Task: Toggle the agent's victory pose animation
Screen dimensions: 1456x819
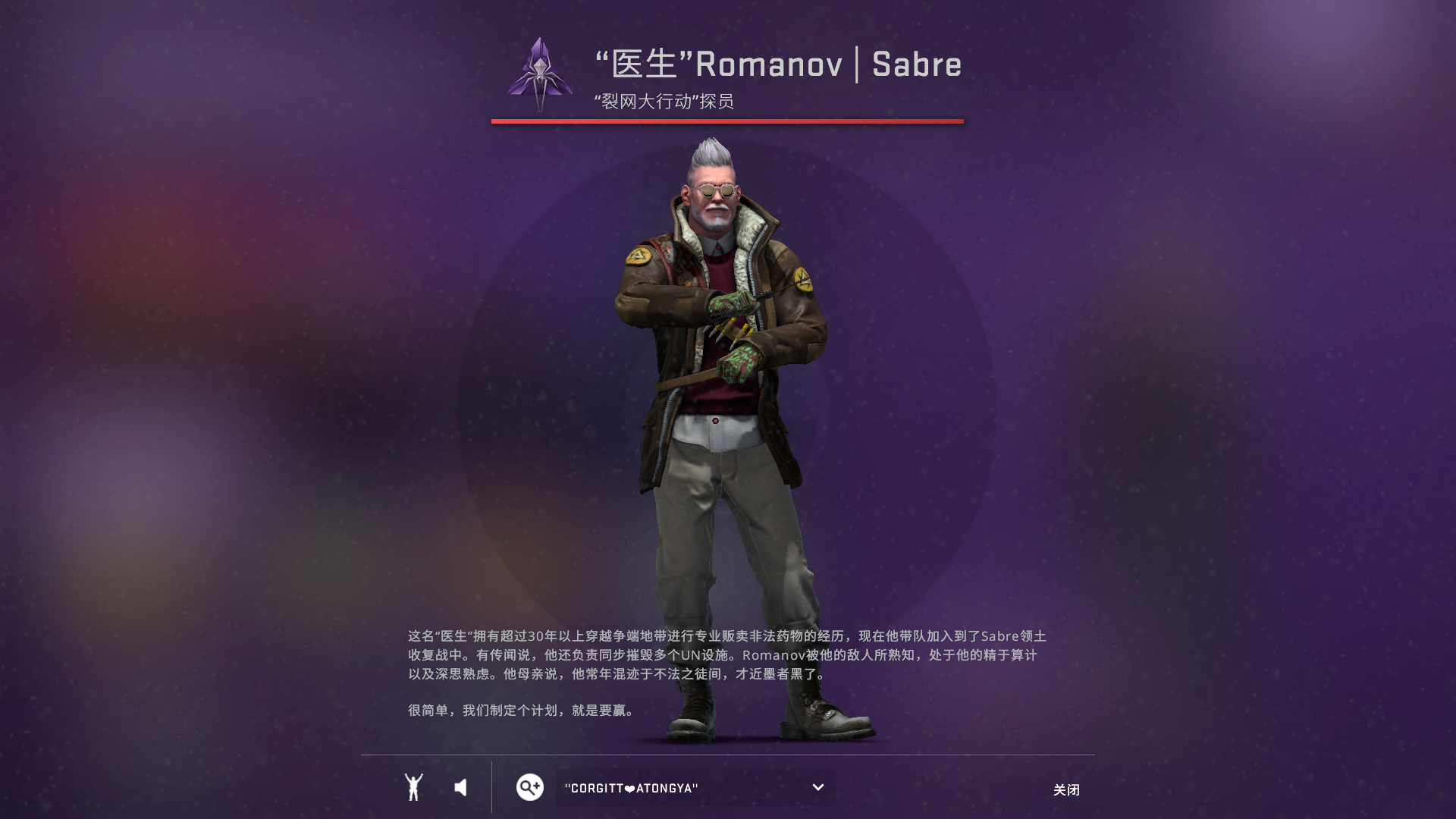Action: [x=413, y=787]
